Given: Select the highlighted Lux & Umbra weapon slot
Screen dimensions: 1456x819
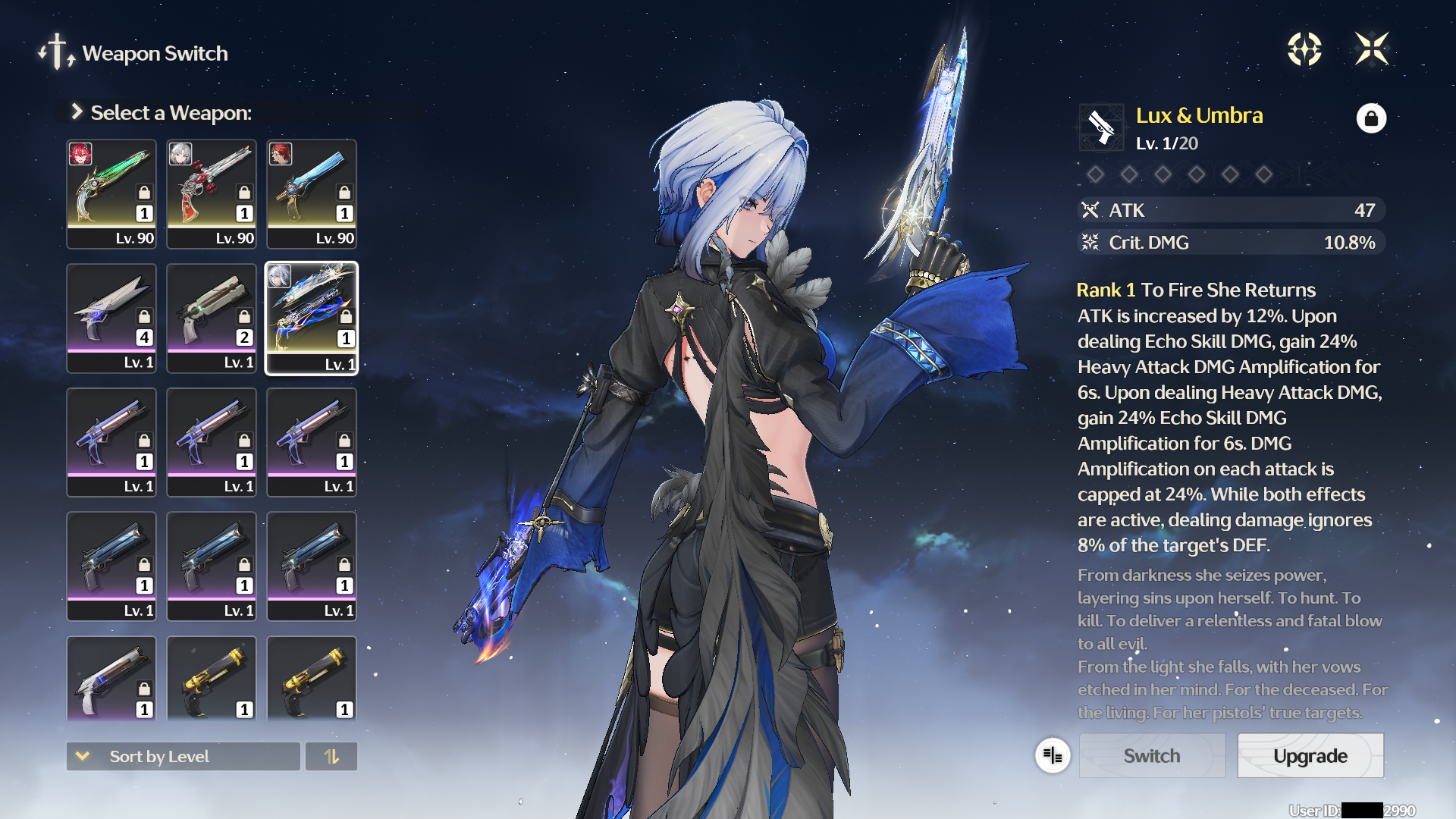Looking at the screenshot, I should [312, 318].
